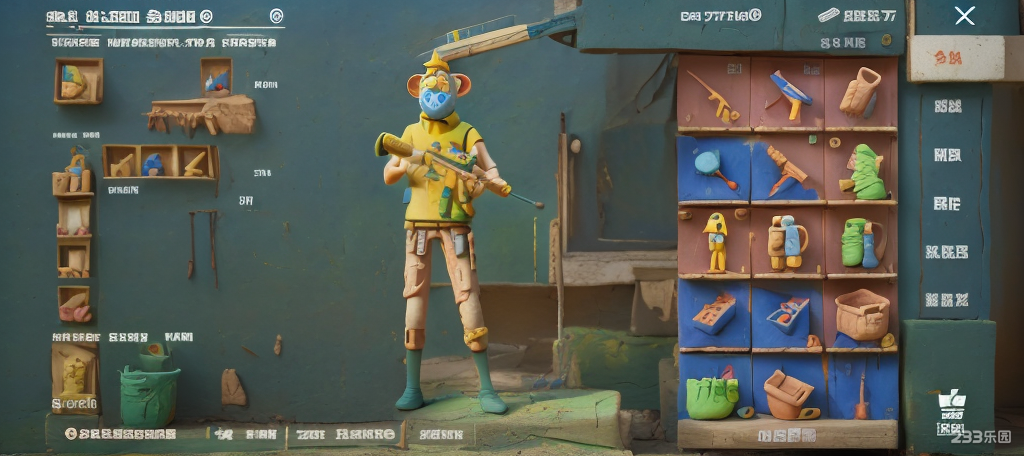1024x456 pixels.
Task: Close the inventory screen with the X
Action: click(x=964, y=15)
